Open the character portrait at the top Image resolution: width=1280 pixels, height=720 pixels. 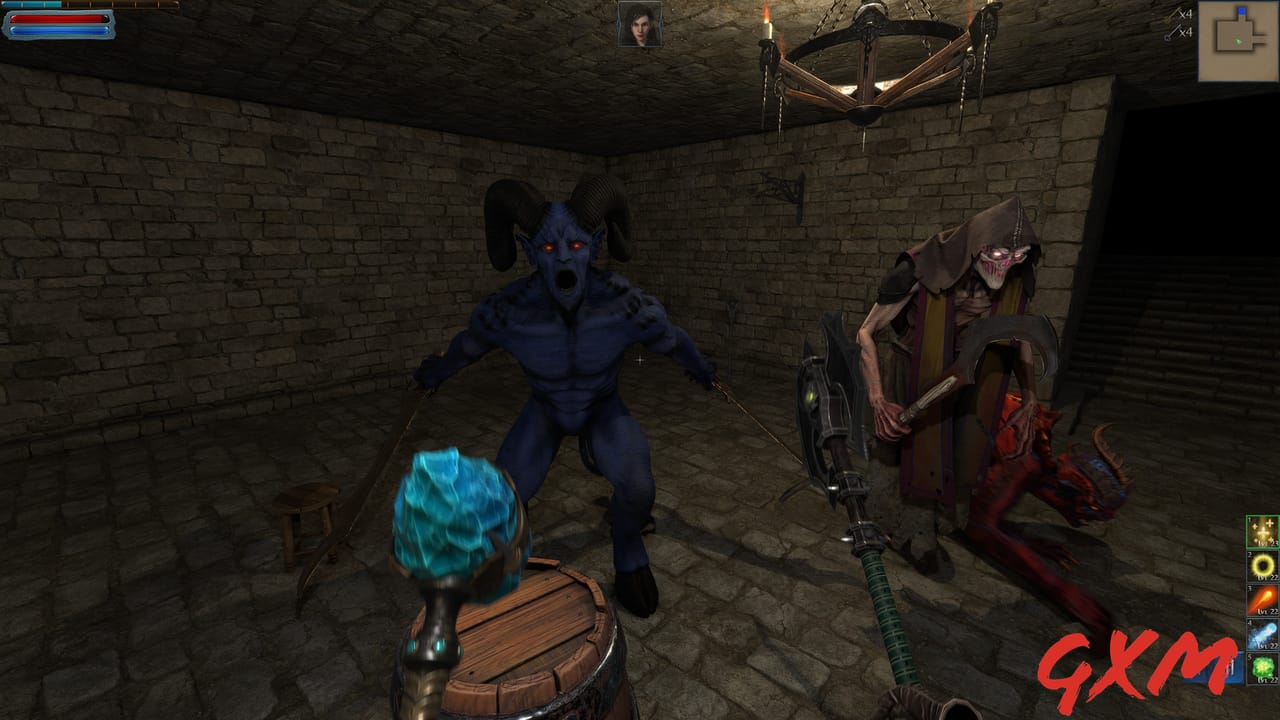tap(641, 24)
